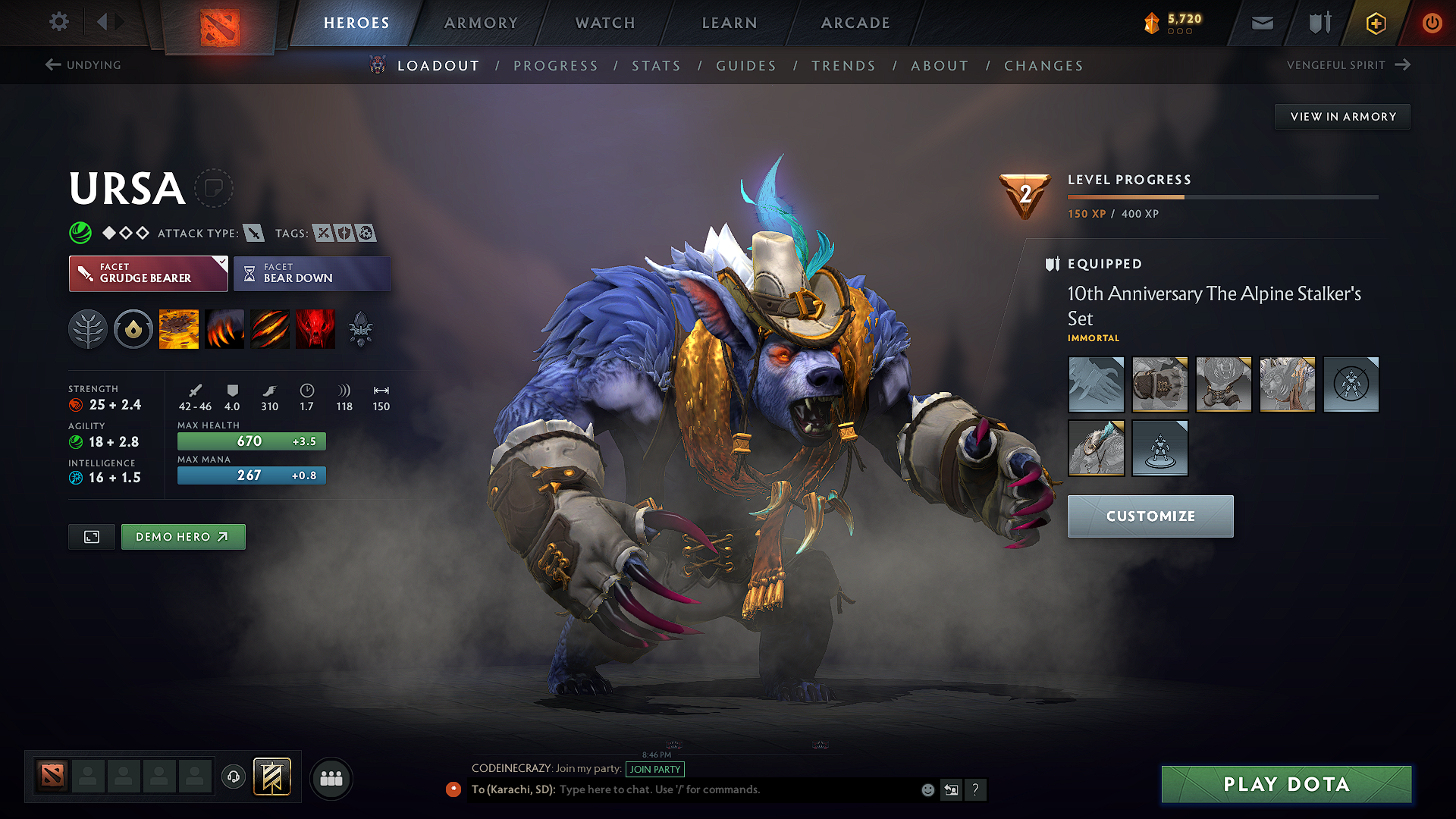Click the DEMO HERO button

pos(183,536)
